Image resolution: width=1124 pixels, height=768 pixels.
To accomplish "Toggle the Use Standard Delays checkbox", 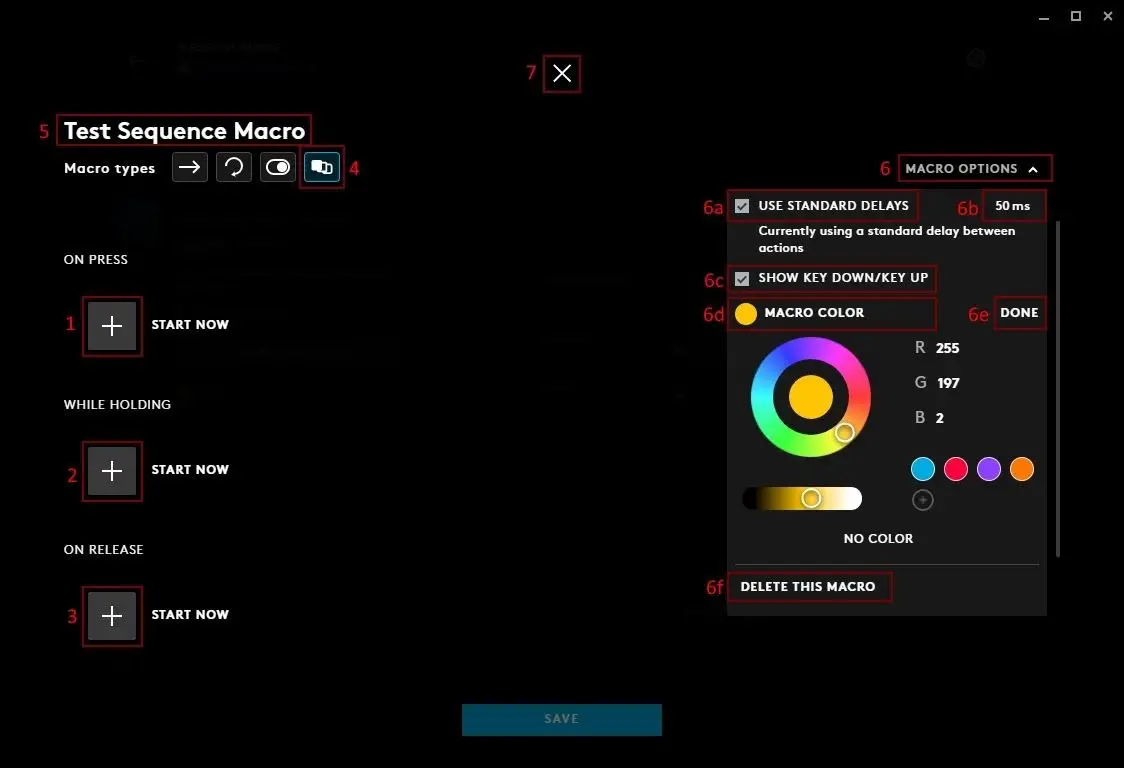I will click(742, 206).
